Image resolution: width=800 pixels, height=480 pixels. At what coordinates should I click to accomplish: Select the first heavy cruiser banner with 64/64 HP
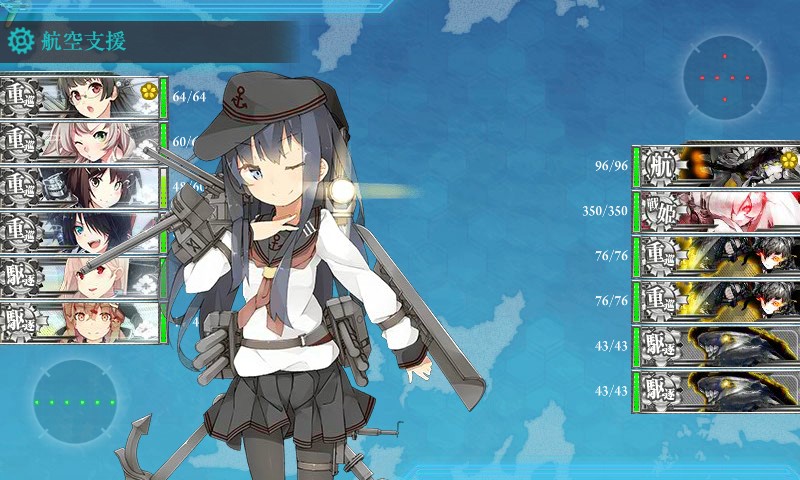click(x=80, y=96)
